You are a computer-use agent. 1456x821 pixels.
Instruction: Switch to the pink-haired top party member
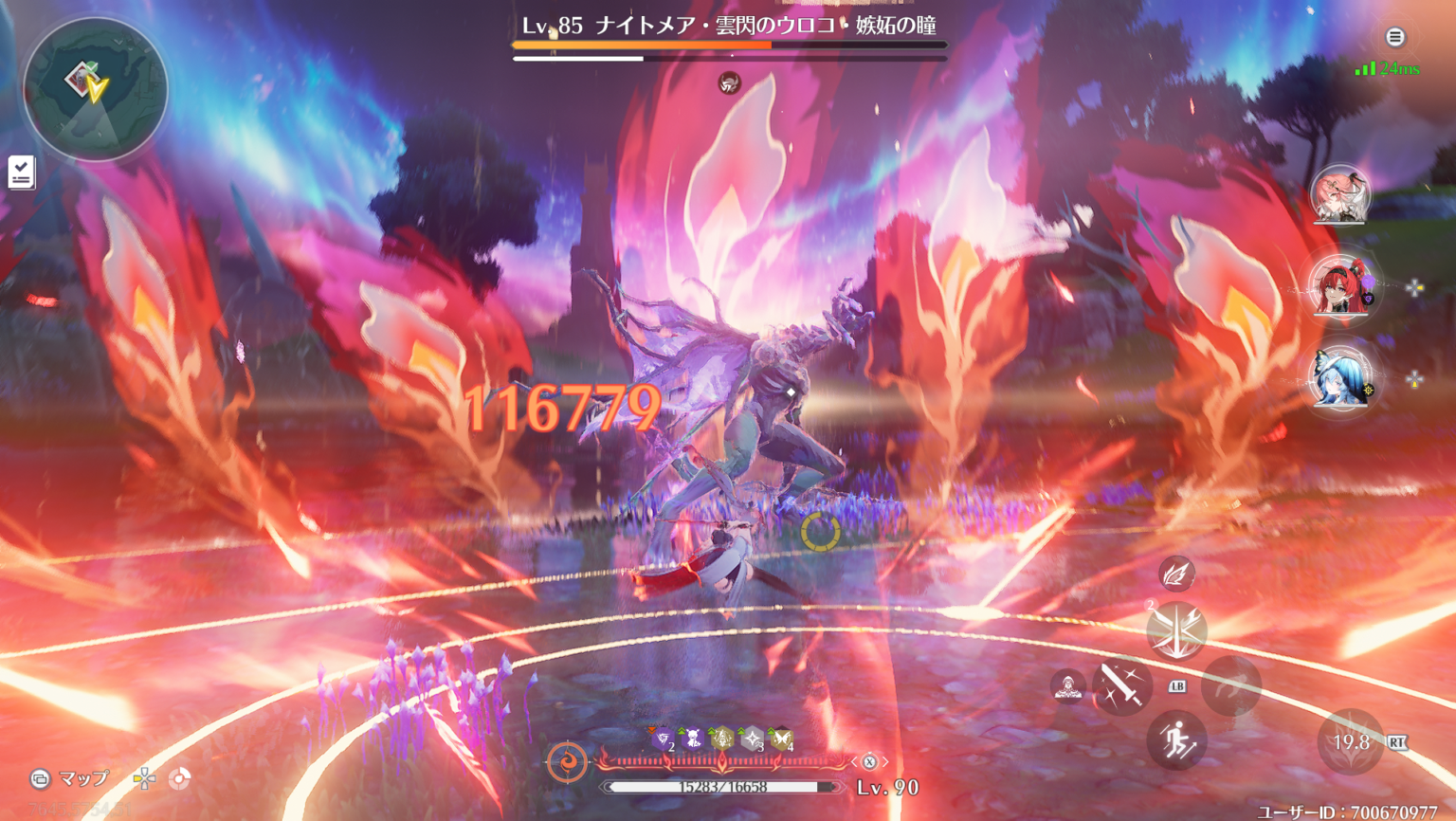(1339, 194)
